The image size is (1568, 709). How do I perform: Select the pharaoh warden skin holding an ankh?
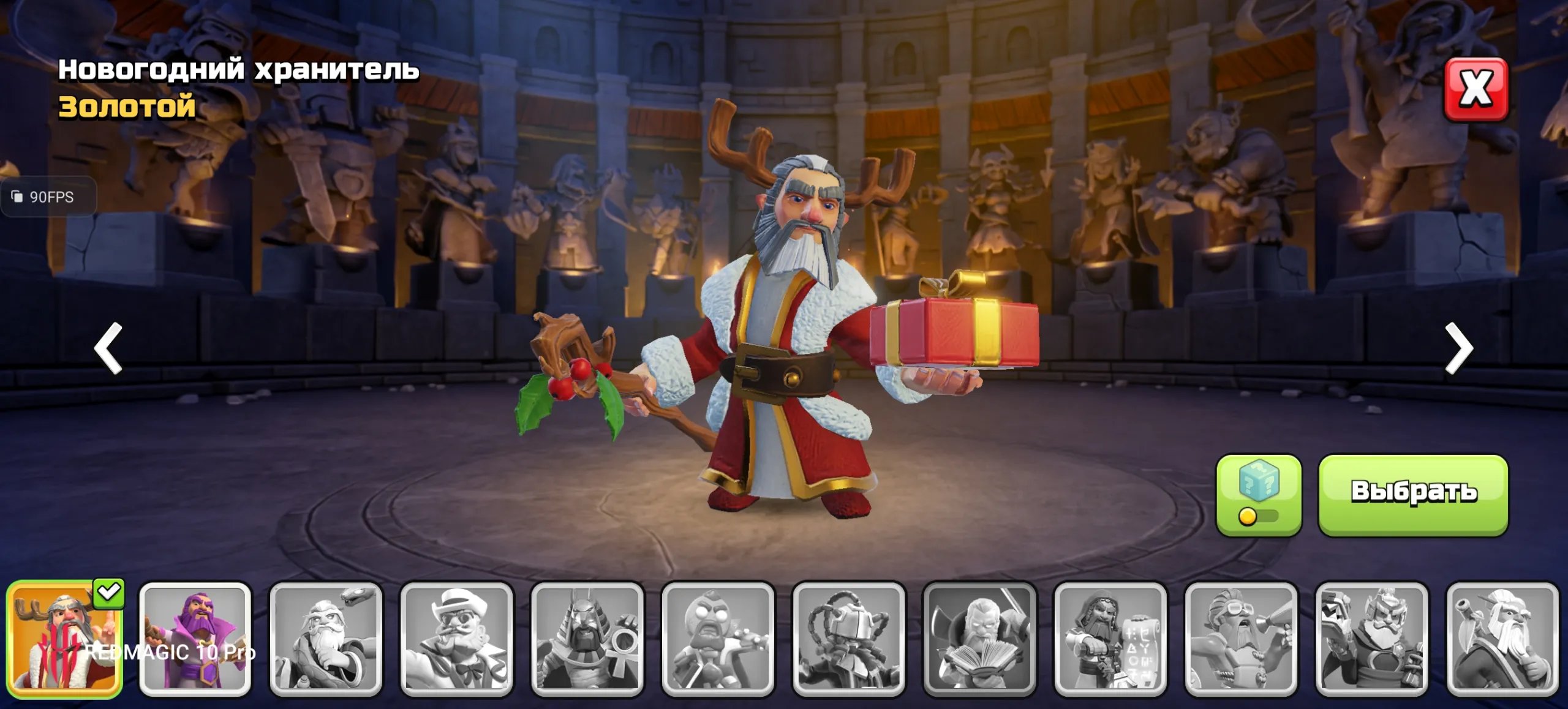click(x=587, y=639)
